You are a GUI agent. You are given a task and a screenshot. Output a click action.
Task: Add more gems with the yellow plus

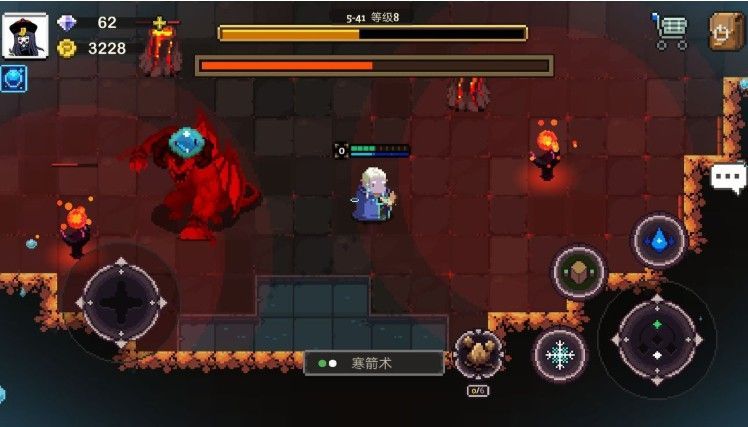pyautogui.click(x=159, y=23)
